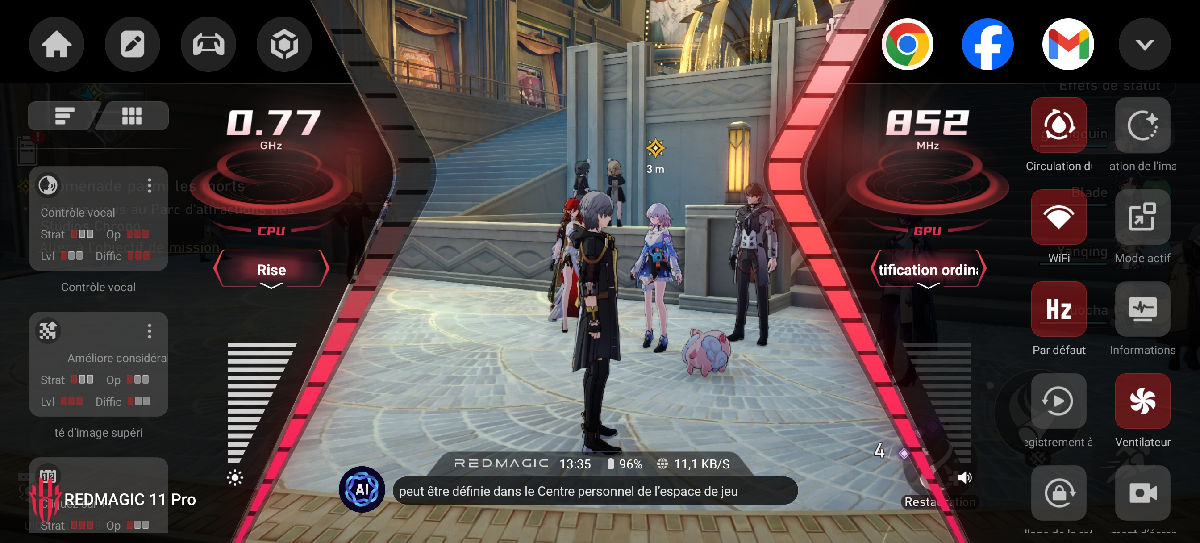
Task: Toggle the WiFi setting
Action: coord(1058,218)
